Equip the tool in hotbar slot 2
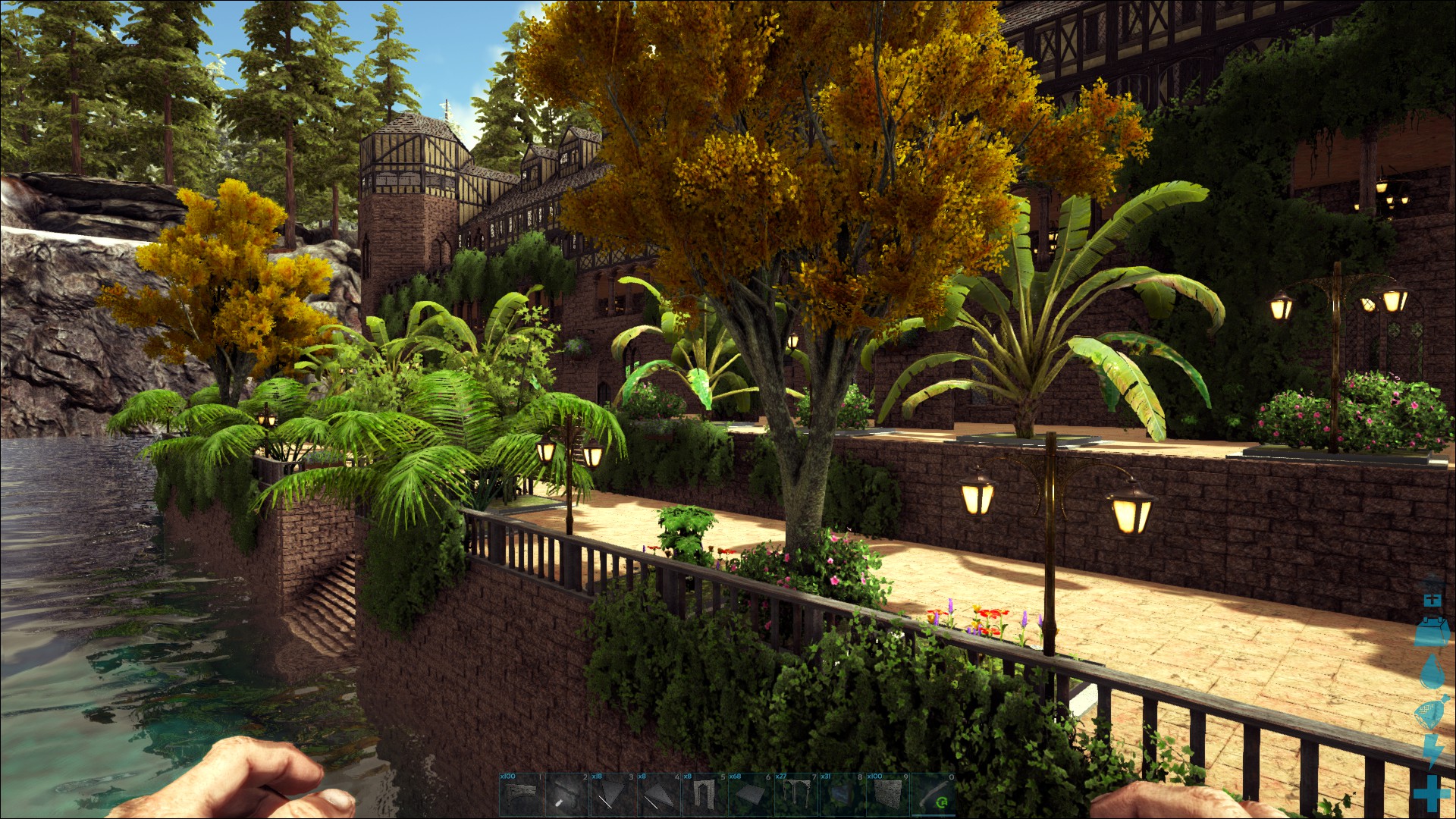1456x819 pixels. 567,795
